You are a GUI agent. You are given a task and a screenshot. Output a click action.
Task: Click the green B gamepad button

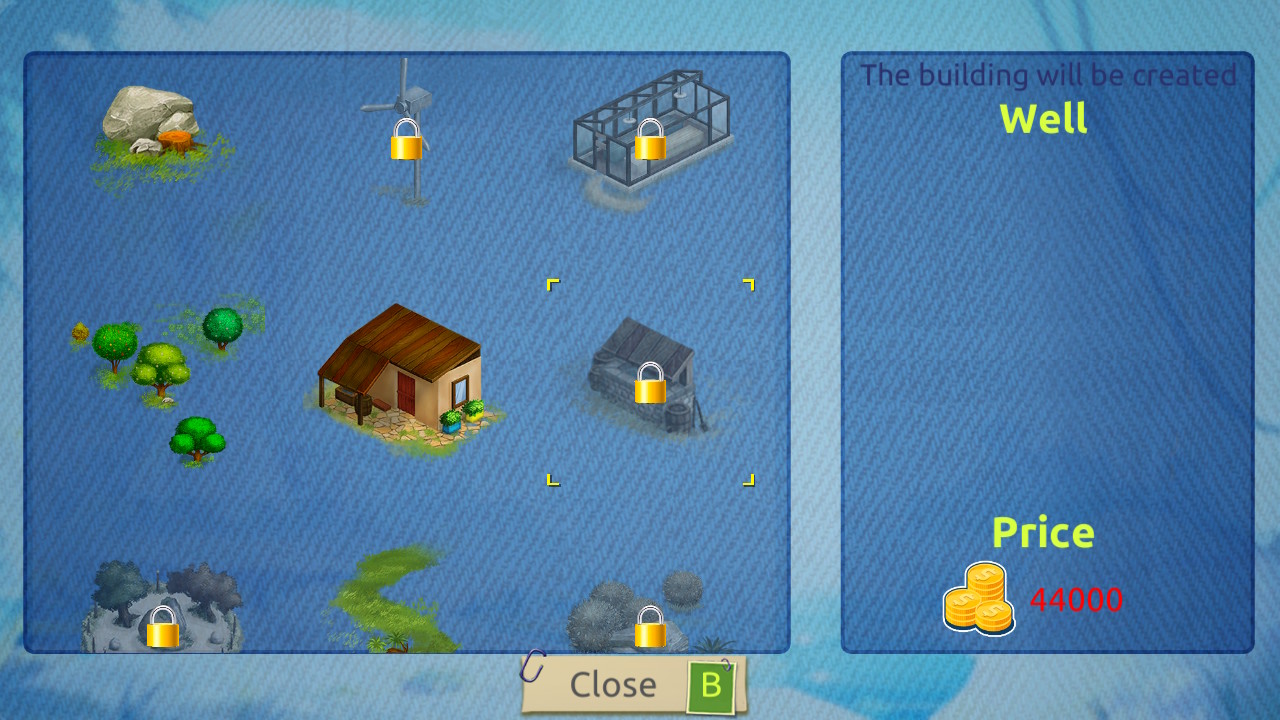[711, 685]
